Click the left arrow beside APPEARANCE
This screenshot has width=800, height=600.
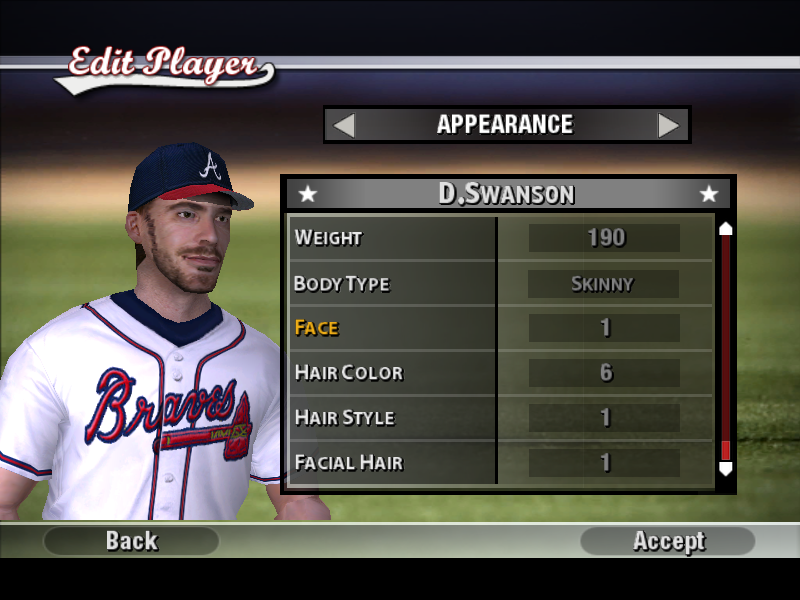343,125
